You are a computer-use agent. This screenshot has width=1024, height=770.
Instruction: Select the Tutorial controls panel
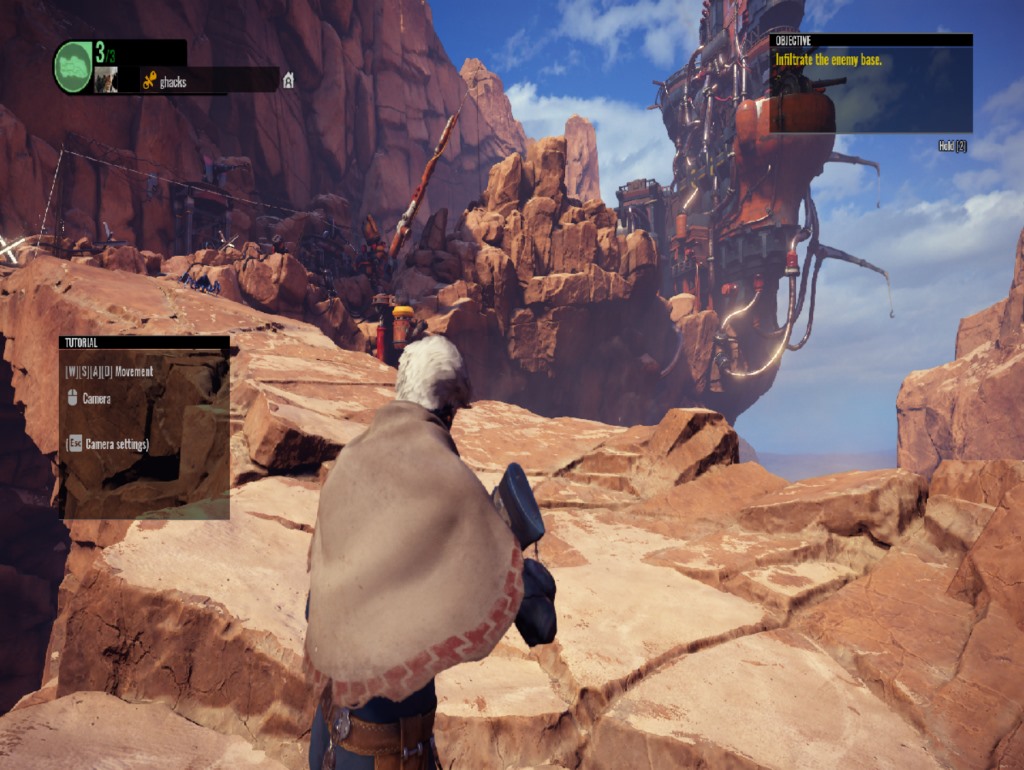[144, 427]
